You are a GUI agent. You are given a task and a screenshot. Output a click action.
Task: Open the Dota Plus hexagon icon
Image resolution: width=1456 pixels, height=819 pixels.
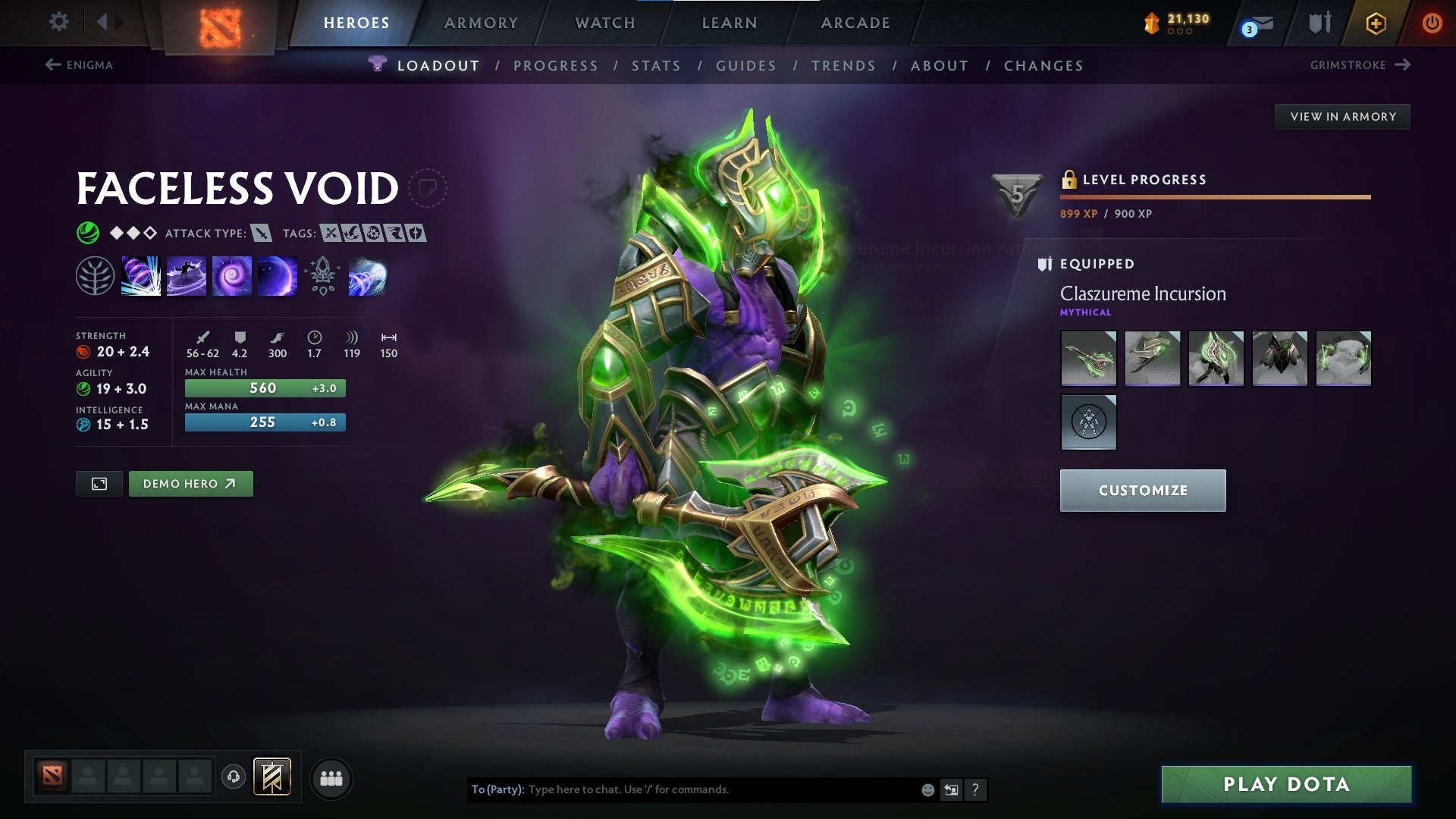(x=1376, y=23)
